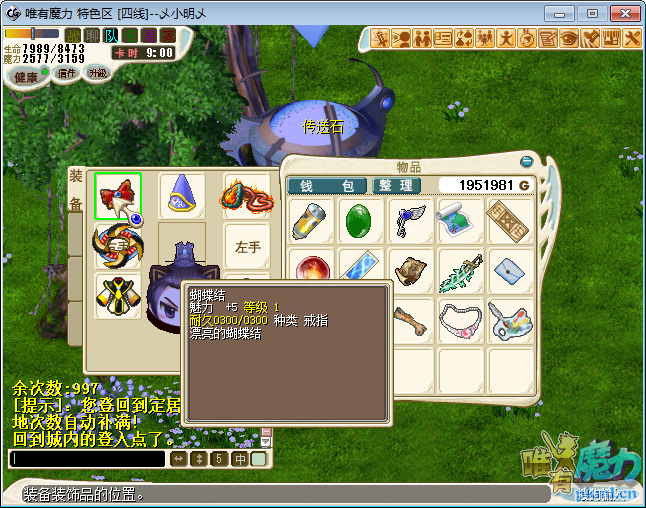This screenshot has height=508, width=646.
Task: Select the green gemstone in the bag
Action: tap(361, 220)
